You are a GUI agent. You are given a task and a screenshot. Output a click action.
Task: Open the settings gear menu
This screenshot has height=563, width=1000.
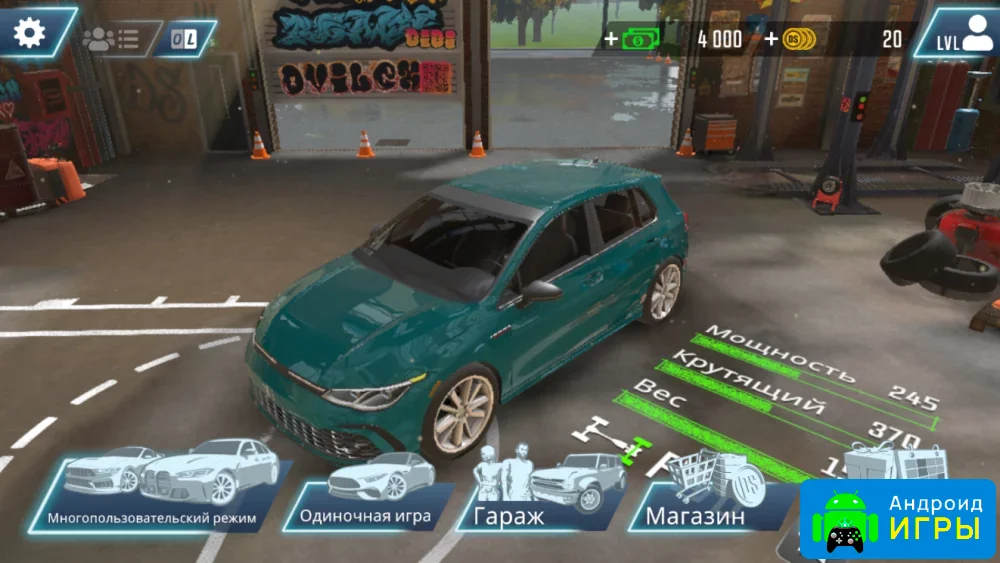point(30,33)
